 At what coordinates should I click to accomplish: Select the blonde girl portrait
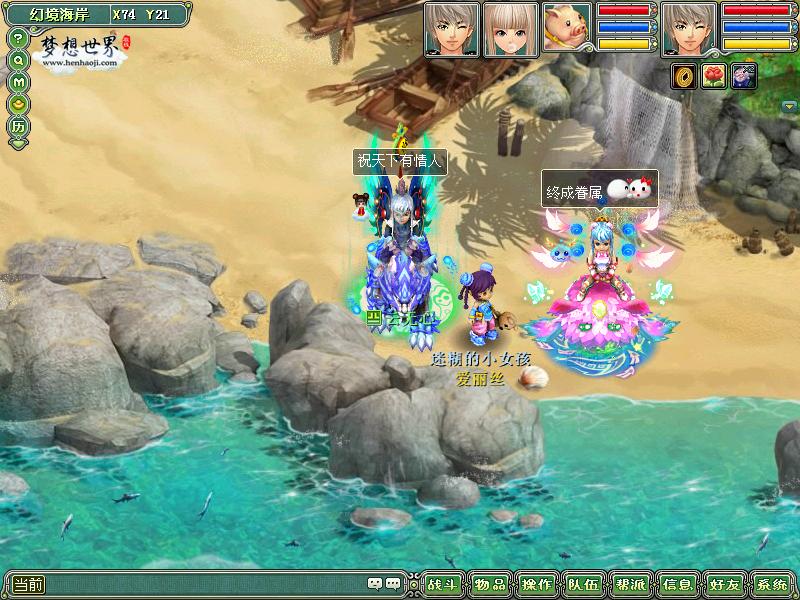pyautogui.click(x=510, y=28)
